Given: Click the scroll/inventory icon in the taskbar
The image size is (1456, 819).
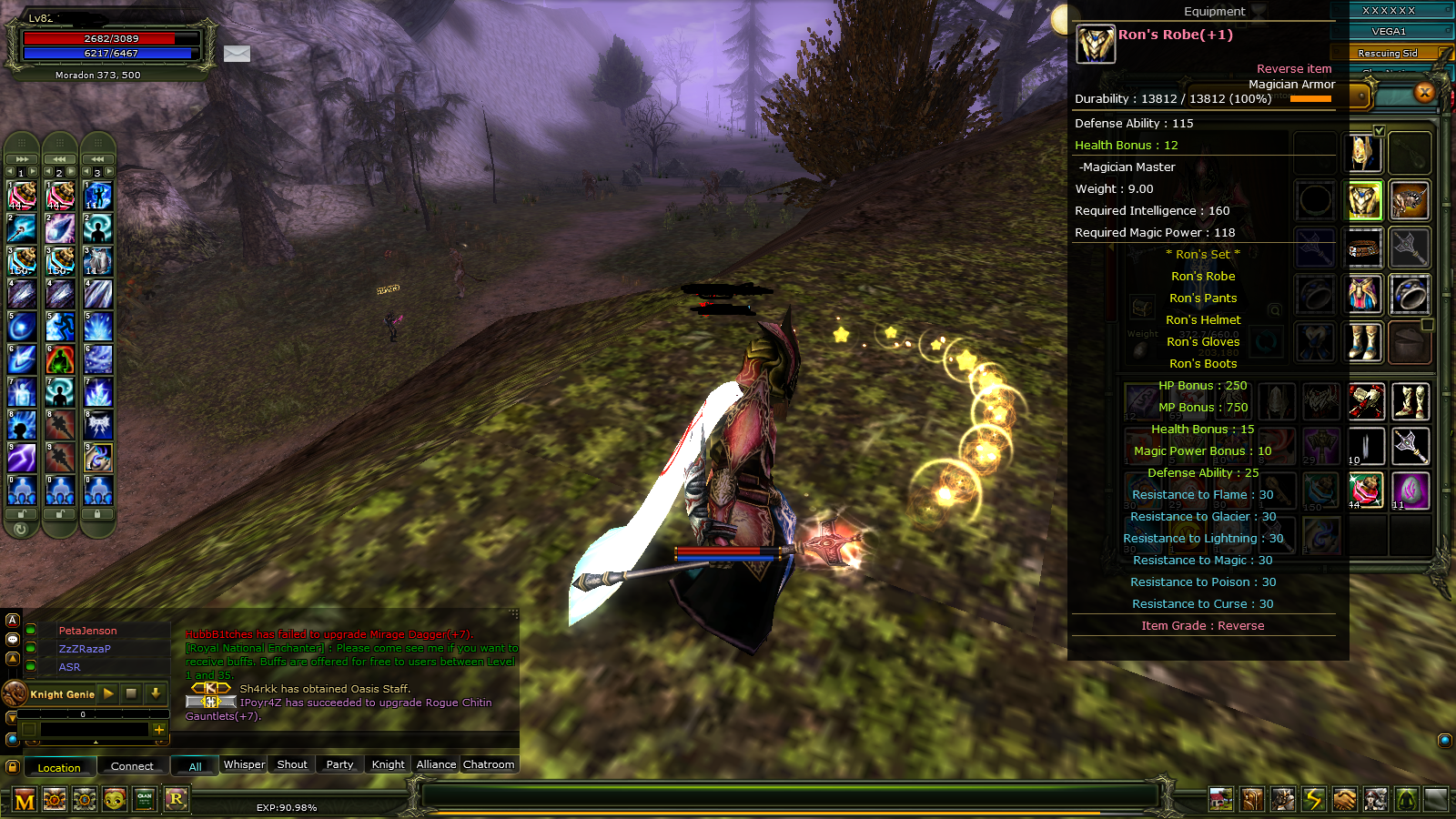Looking at the screenshot, I should [x=1252, y=798].
